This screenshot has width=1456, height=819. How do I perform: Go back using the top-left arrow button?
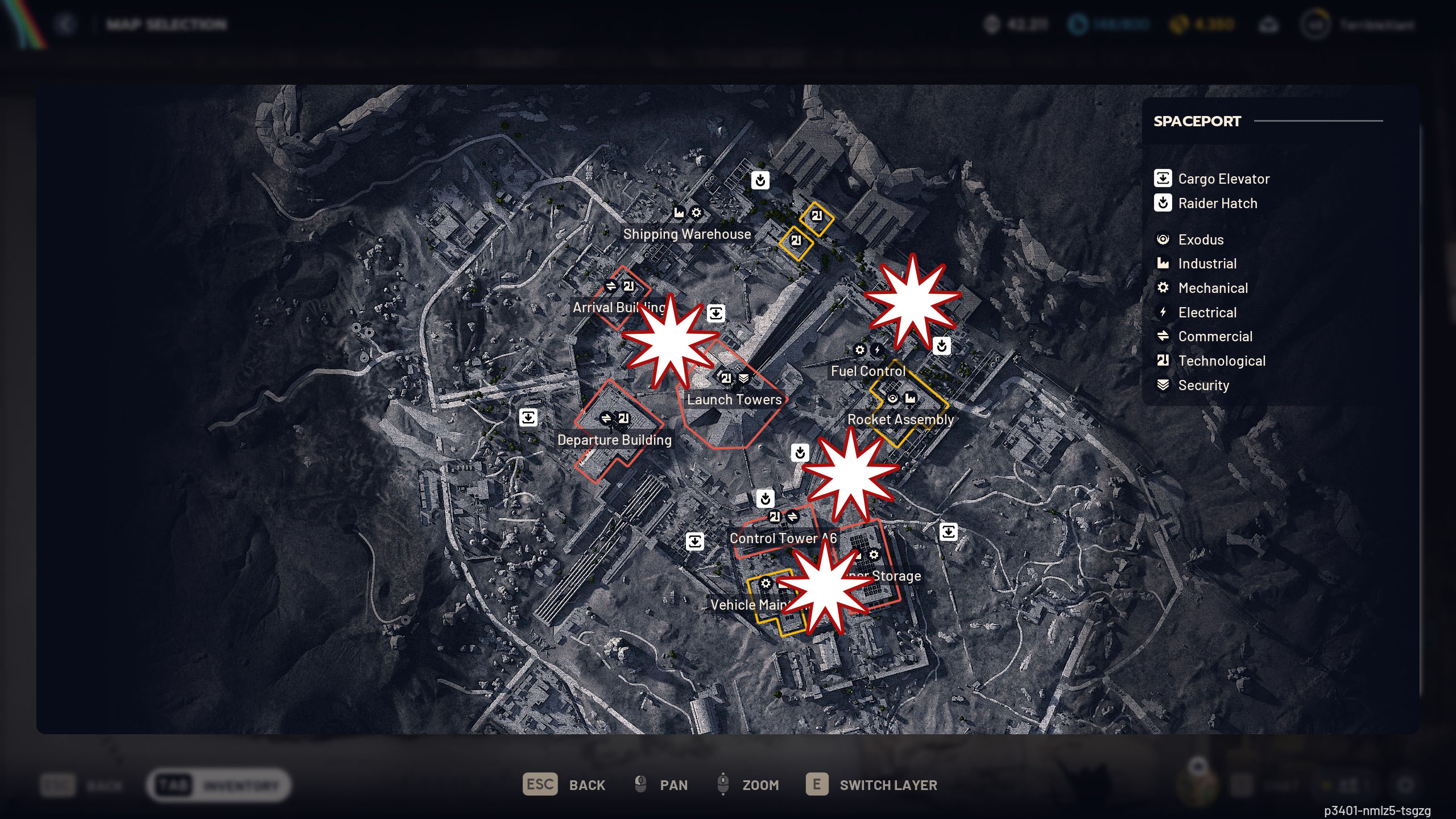pos(66,24)
